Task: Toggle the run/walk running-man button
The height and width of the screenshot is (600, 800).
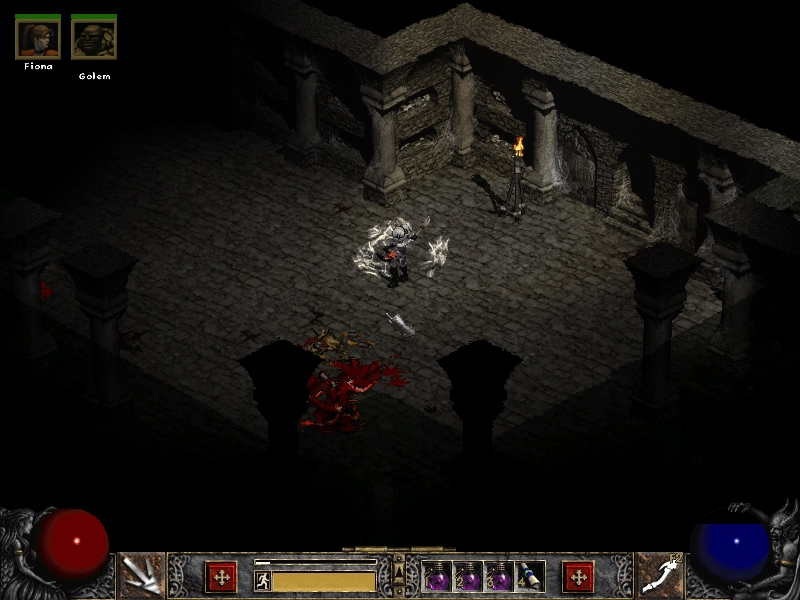Action: coord(263,580)
